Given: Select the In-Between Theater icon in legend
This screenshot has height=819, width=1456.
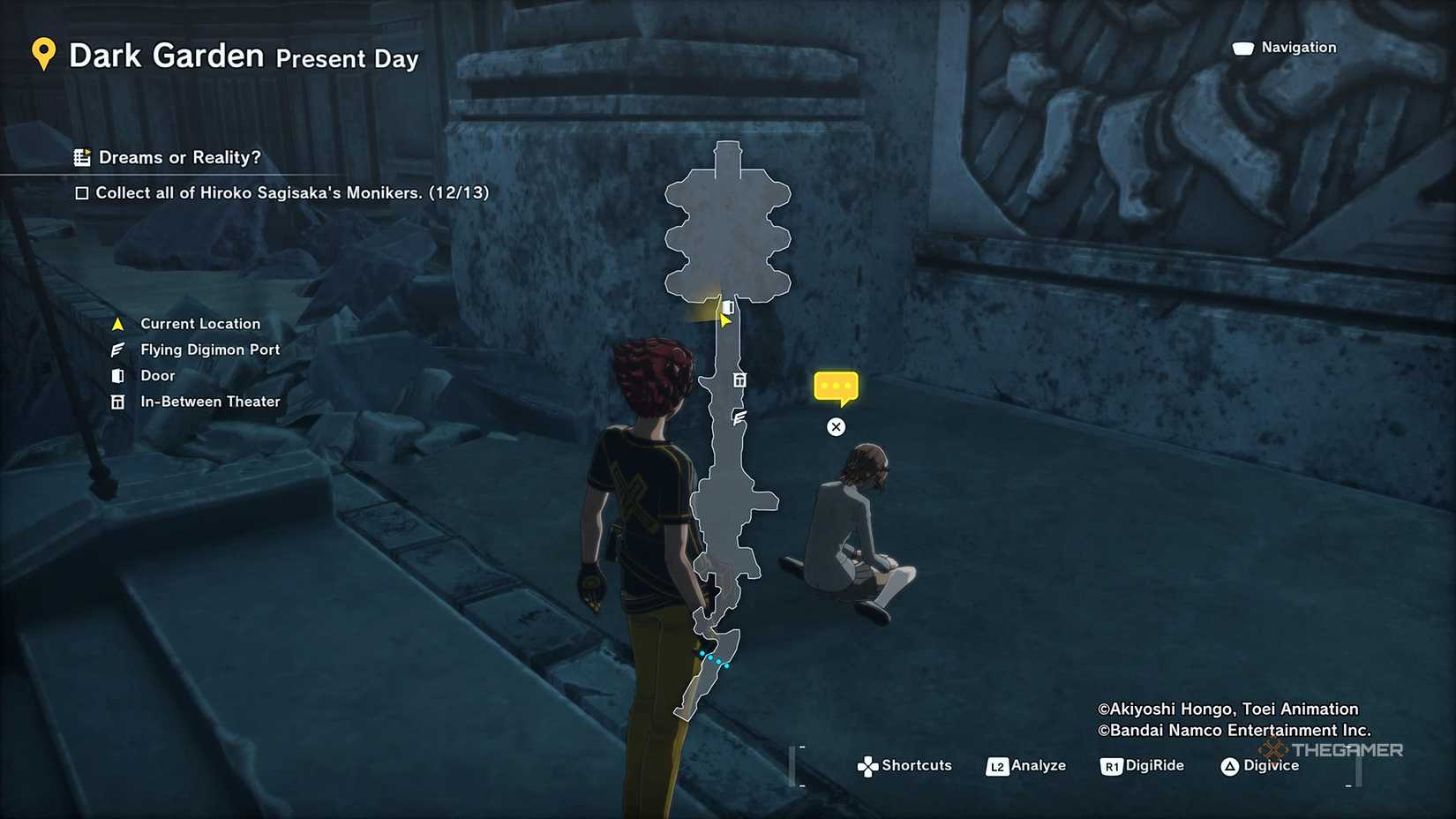Looking at the screenshot, I should [117, 402].
